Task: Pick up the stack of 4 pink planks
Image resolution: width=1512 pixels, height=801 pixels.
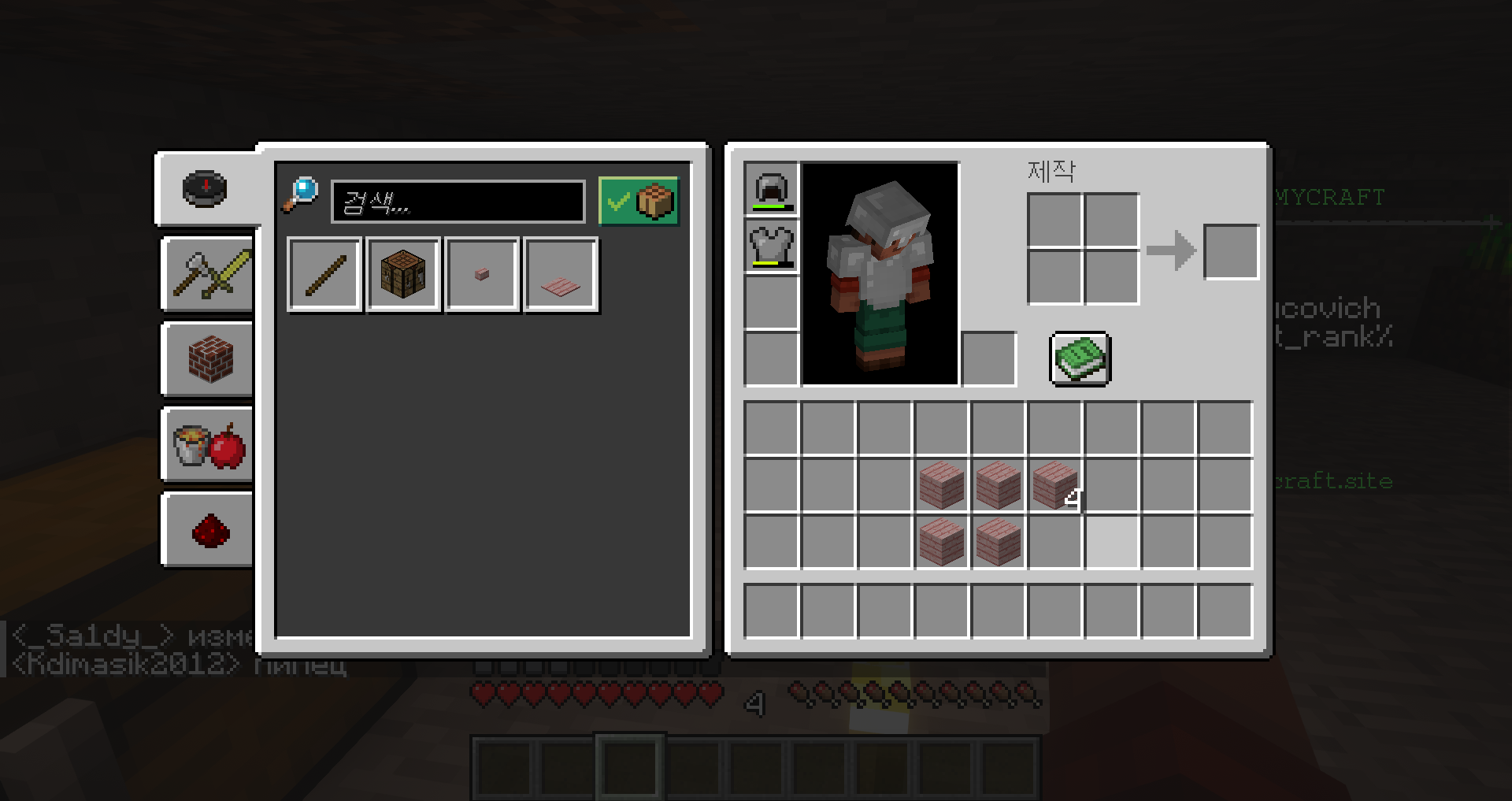Action: pos(1055,485)
